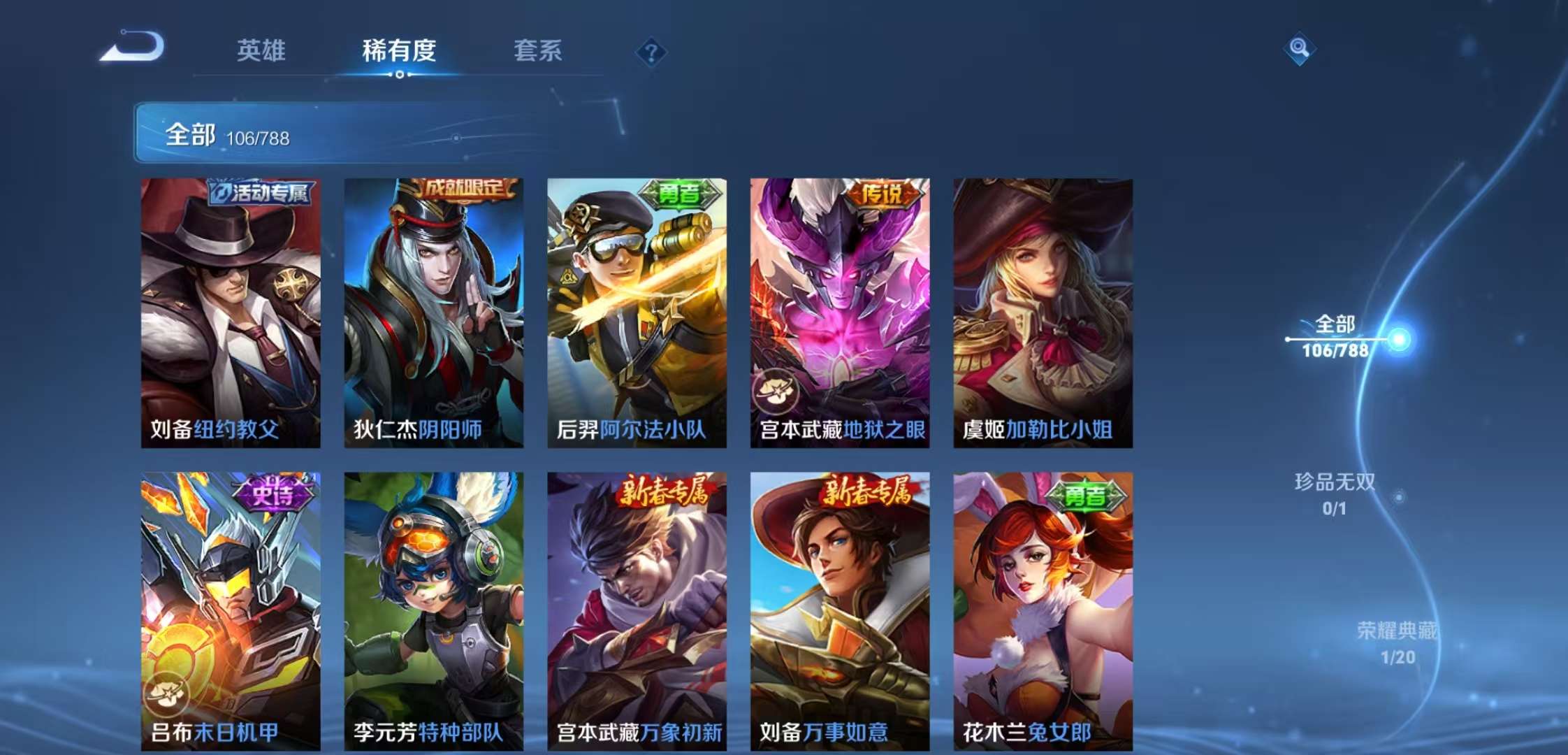
Task: Switch to the 套系 tab
Action: tap(539, 52)
